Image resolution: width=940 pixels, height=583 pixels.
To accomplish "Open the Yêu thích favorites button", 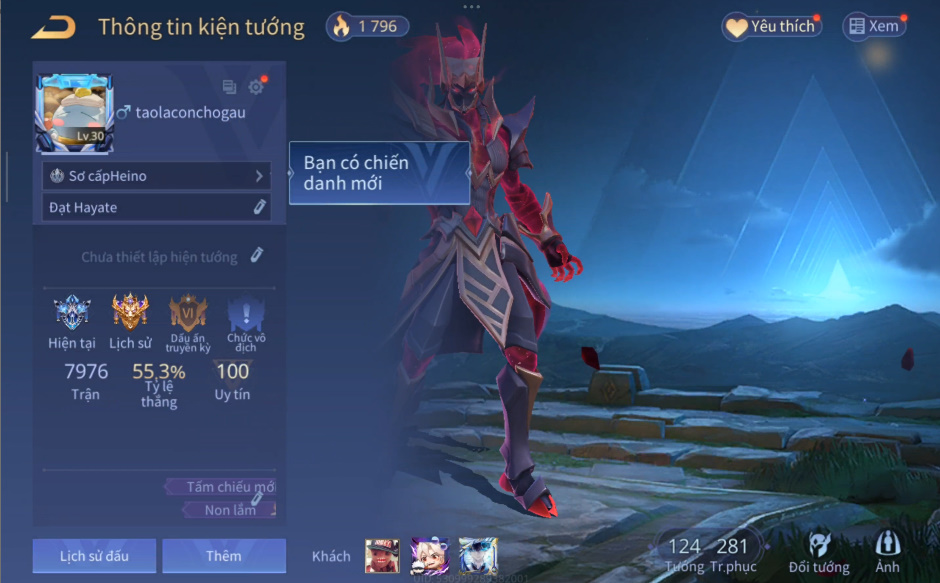I will coord(771,27).
